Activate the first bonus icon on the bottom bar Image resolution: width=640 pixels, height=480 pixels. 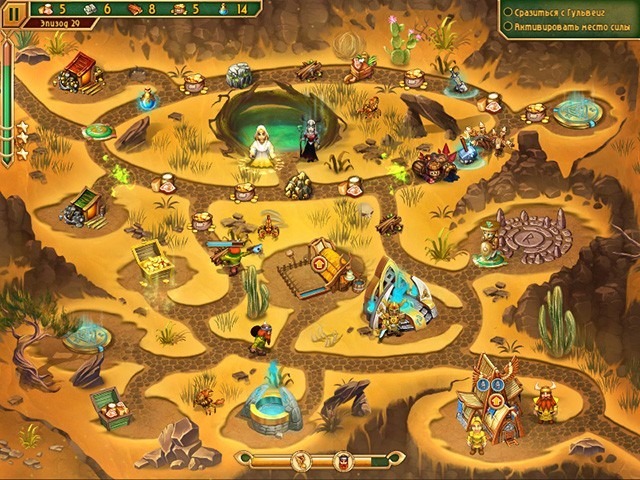(x=298, y=461)
